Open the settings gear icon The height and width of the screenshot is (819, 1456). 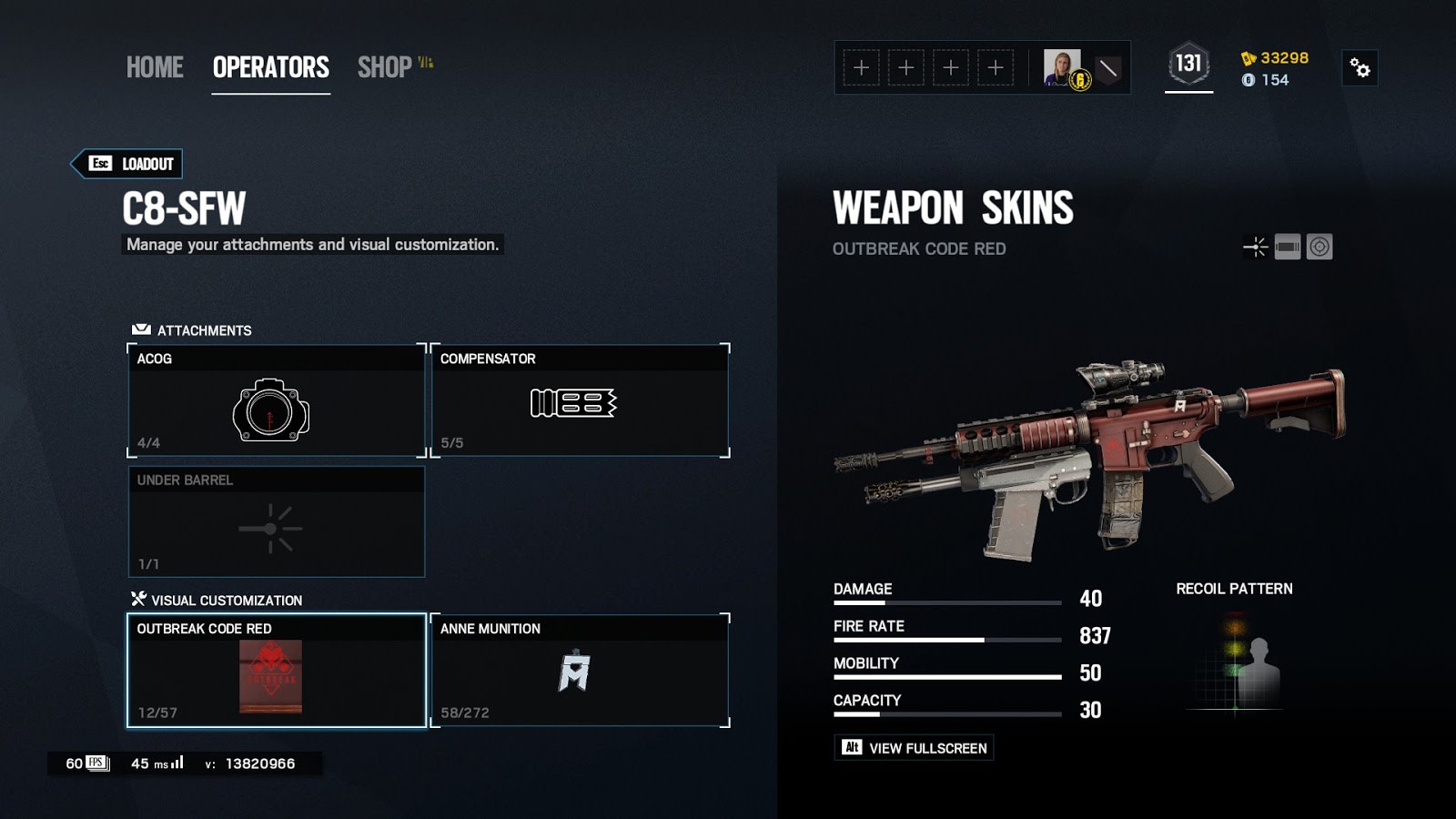click(x=1360, y=68)
